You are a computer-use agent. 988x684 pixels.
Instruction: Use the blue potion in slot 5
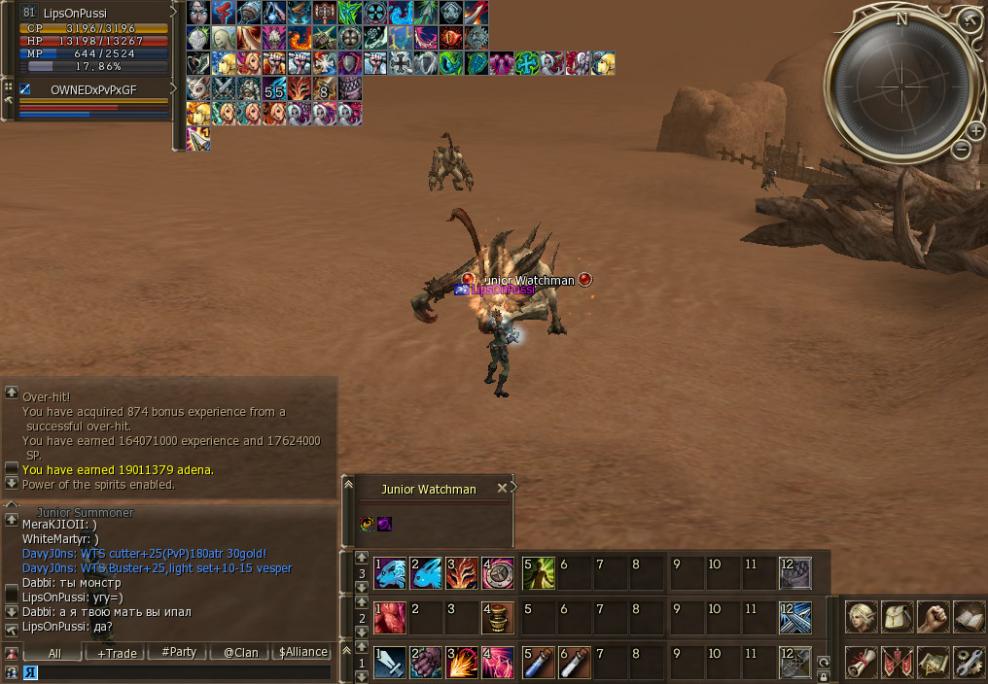point(538,662)
